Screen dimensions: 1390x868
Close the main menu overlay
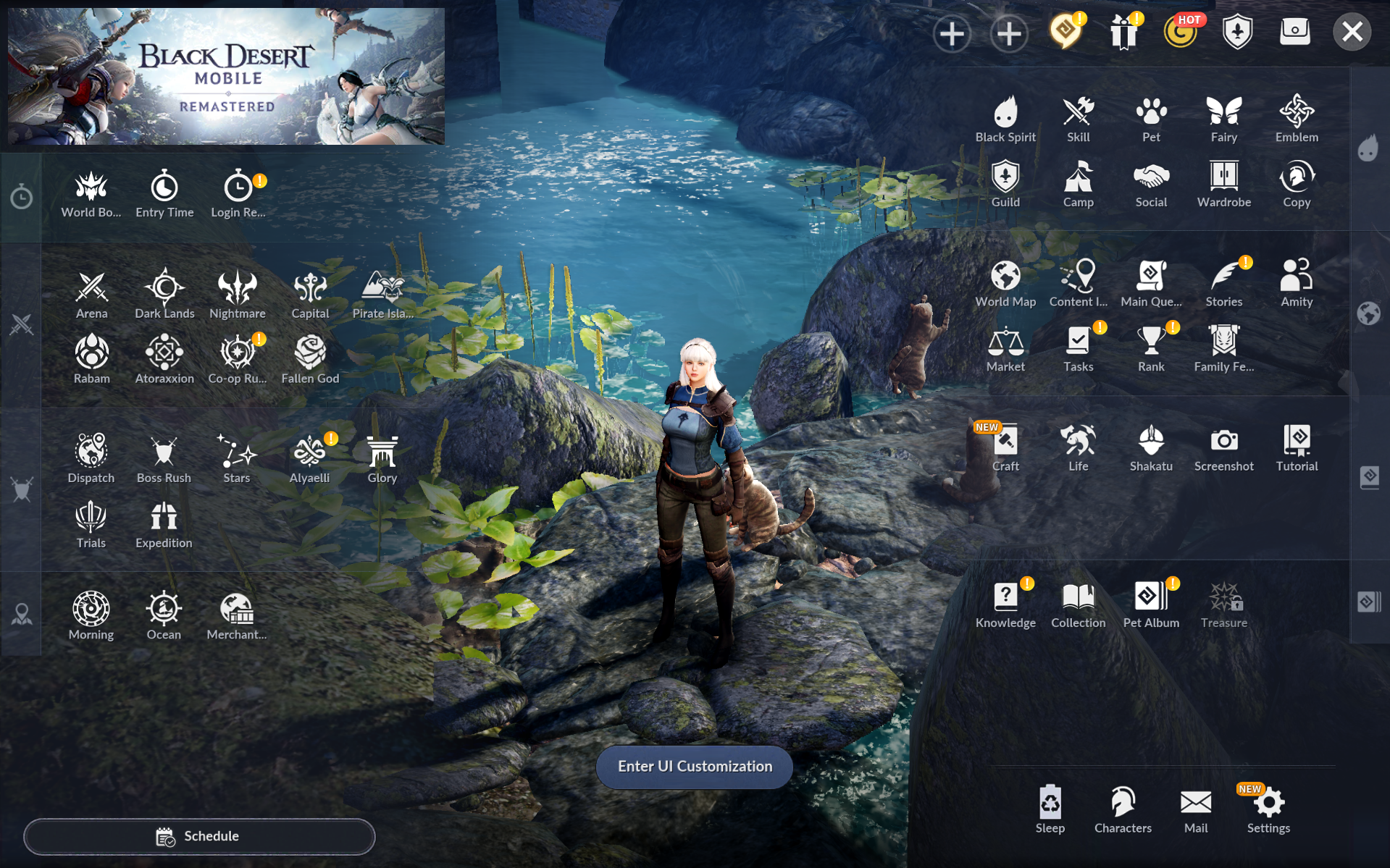(1352, 33)
